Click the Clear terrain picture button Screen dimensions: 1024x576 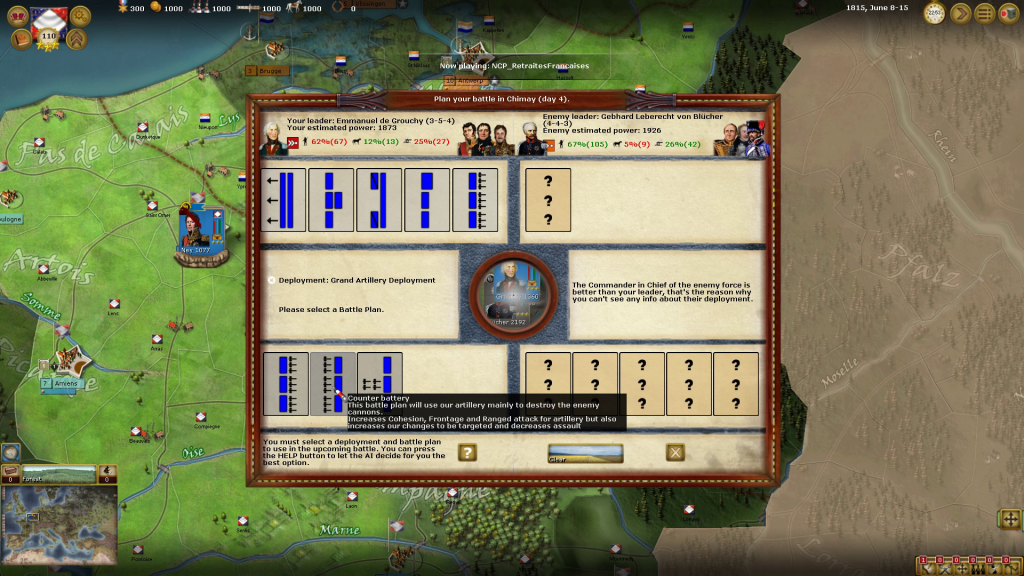point(585,453)
